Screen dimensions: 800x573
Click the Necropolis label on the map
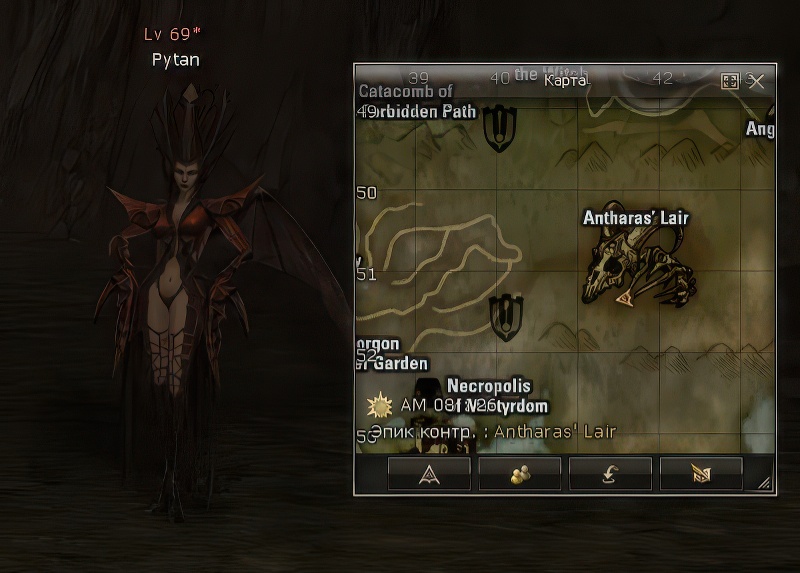tap(489, 386)
